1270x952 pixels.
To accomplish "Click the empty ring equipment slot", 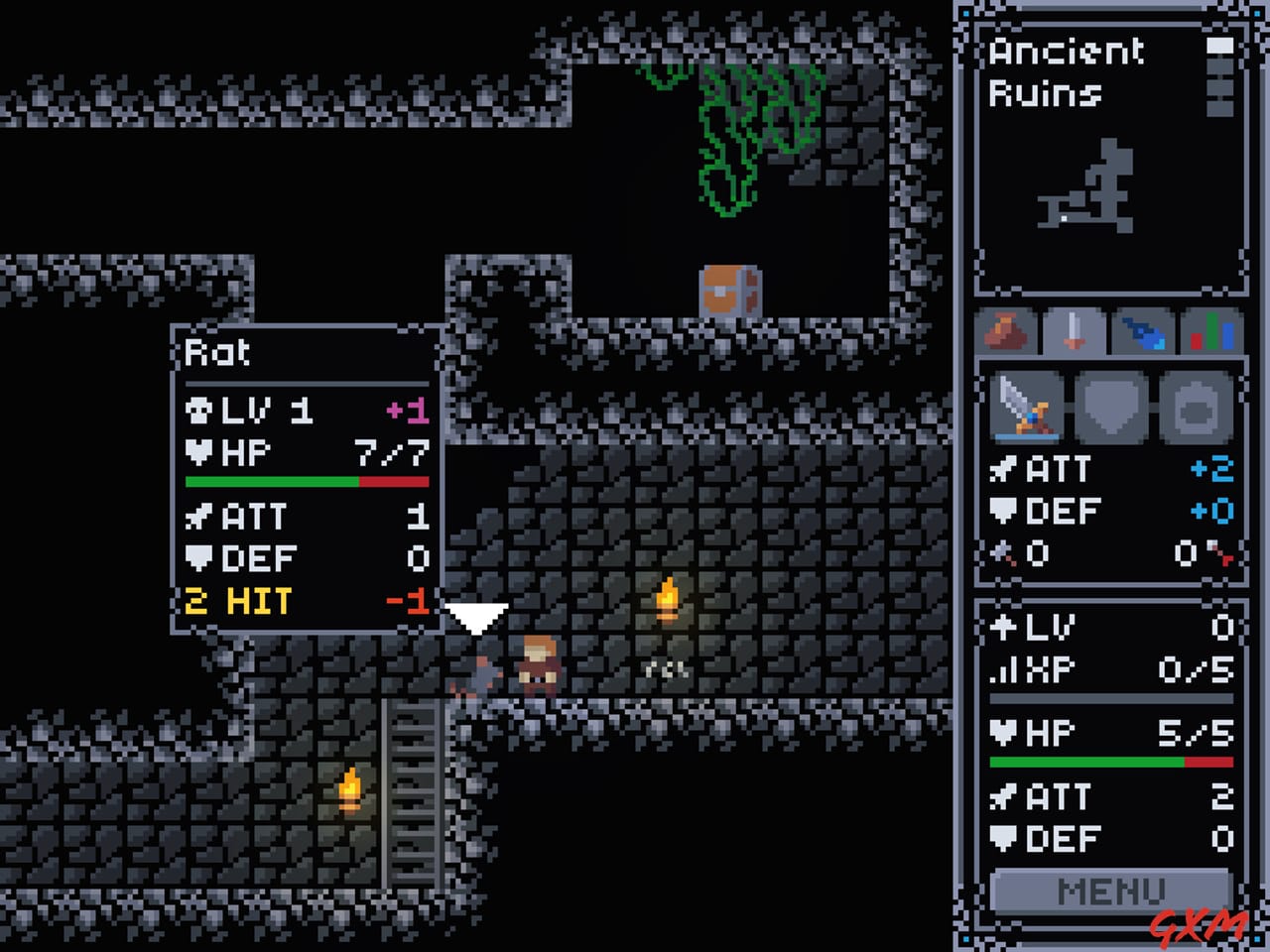I will (1196, 407).
